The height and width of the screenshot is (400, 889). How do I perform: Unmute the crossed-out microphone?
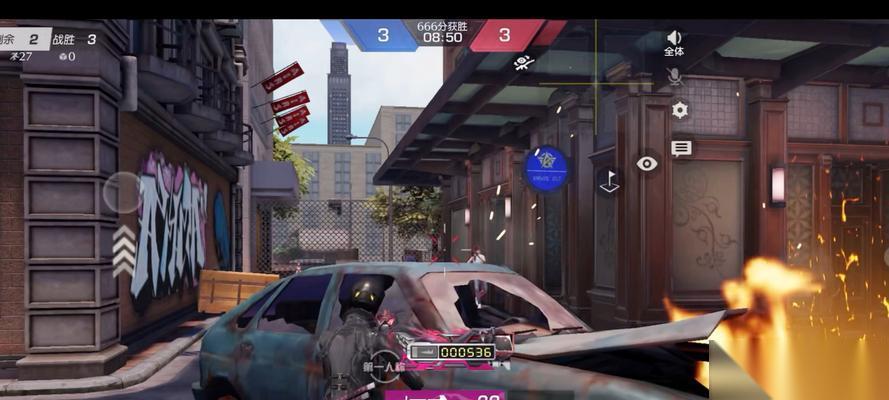coord(675,76)
